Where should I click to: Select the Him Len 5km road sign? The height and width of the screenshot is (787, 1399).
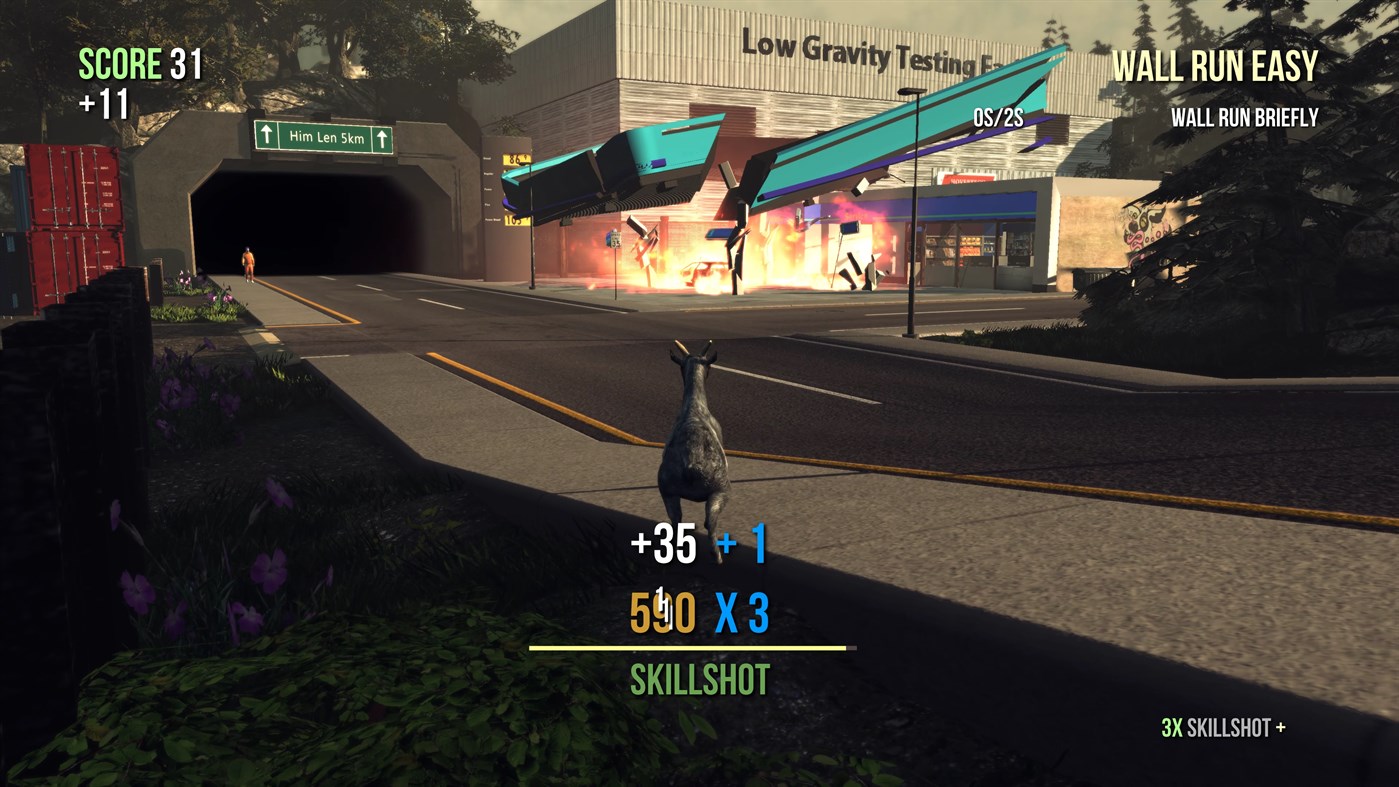point(324,134)
